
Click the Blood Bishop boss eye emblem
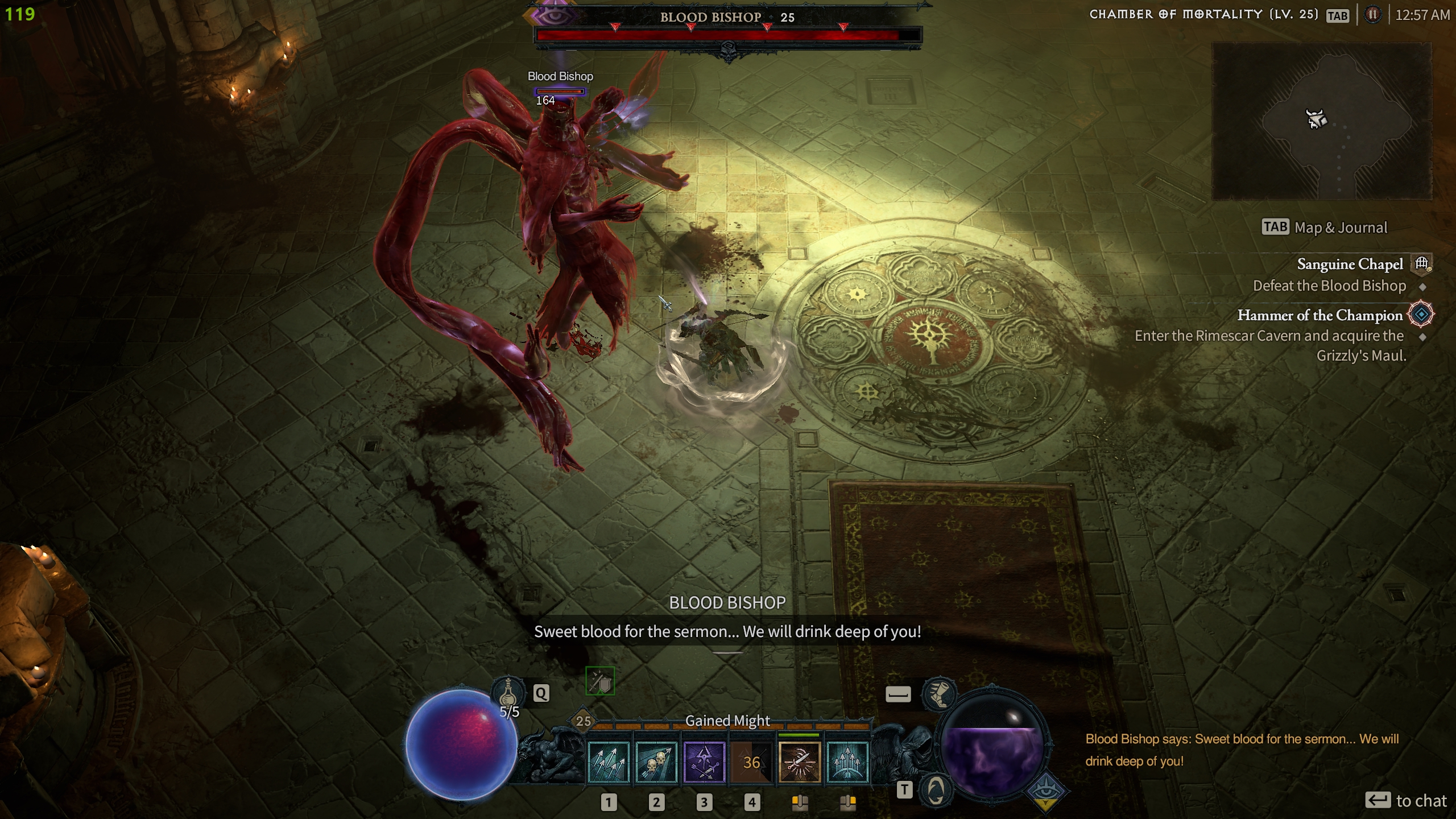pos(551,15)
